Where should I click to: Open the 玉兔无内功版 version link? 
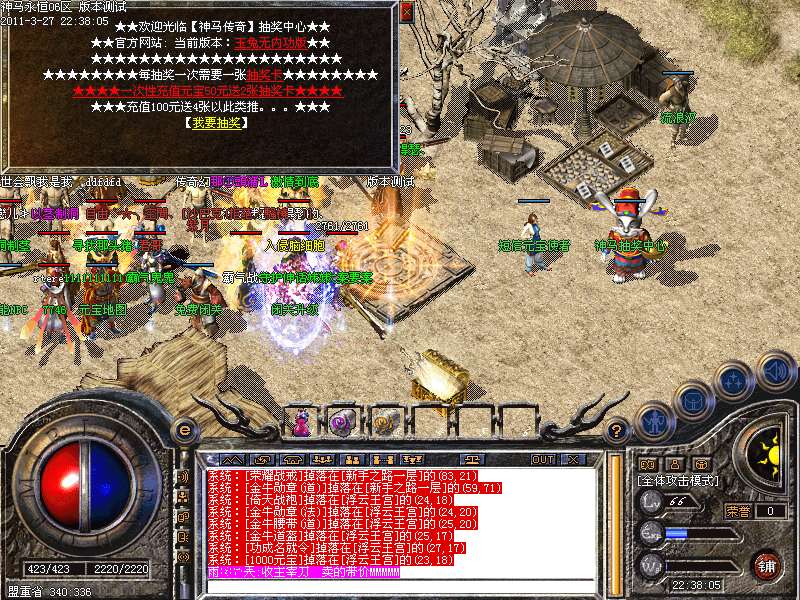point(271,44)
